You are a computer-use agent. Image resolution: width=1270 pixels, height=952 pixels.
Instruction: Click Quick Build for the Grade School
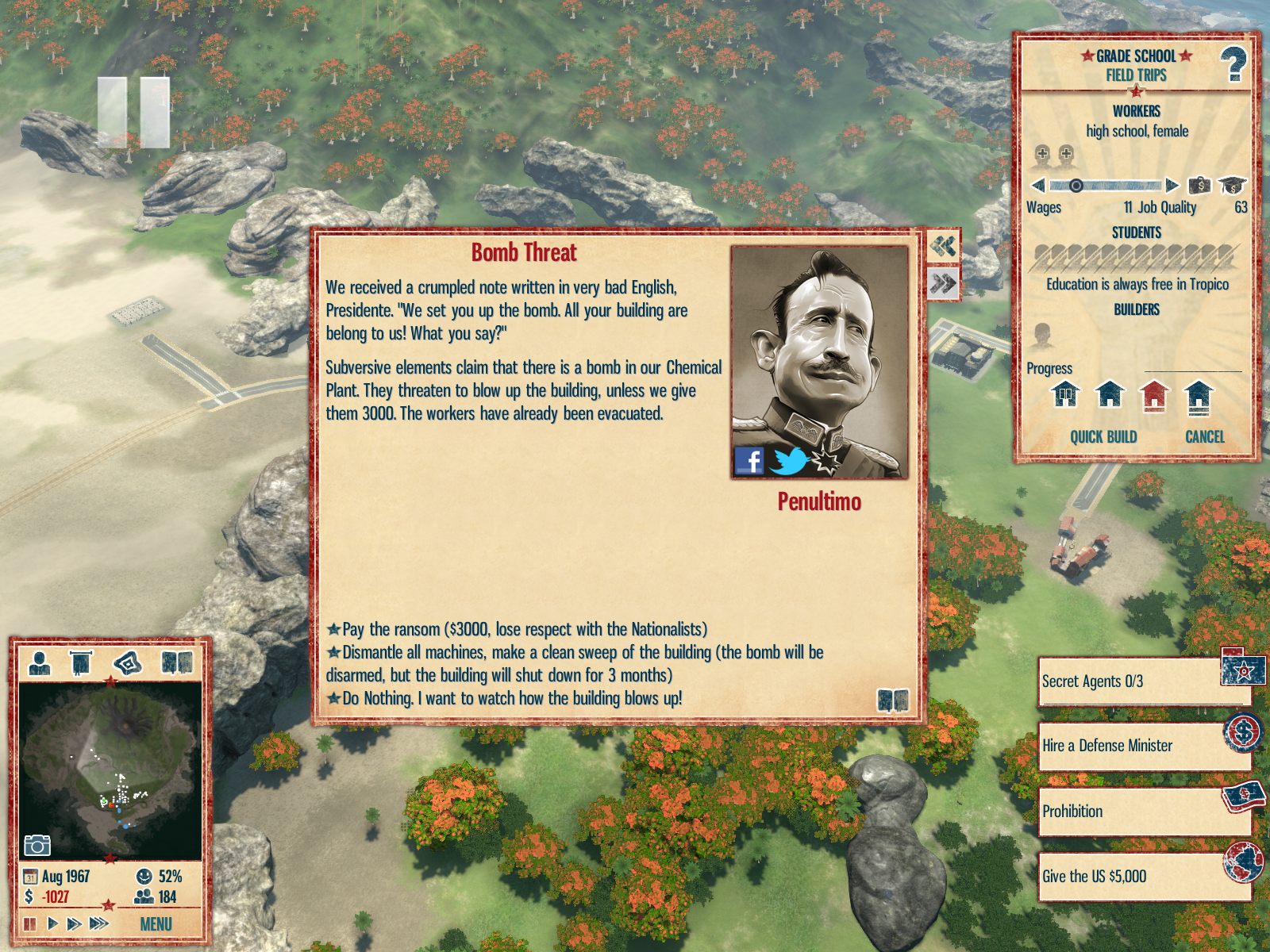1103,437
